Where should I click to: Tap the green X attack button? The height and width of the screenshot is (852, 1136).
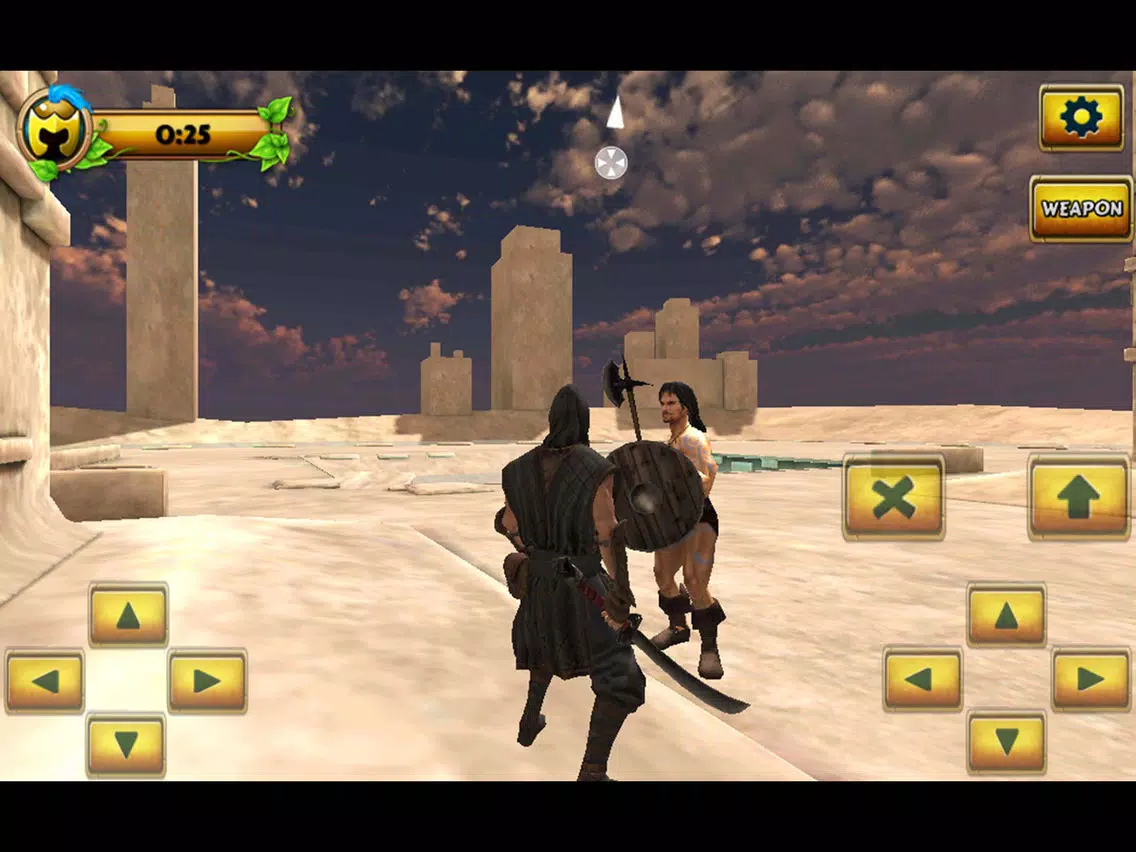click(x=893, y=497)
